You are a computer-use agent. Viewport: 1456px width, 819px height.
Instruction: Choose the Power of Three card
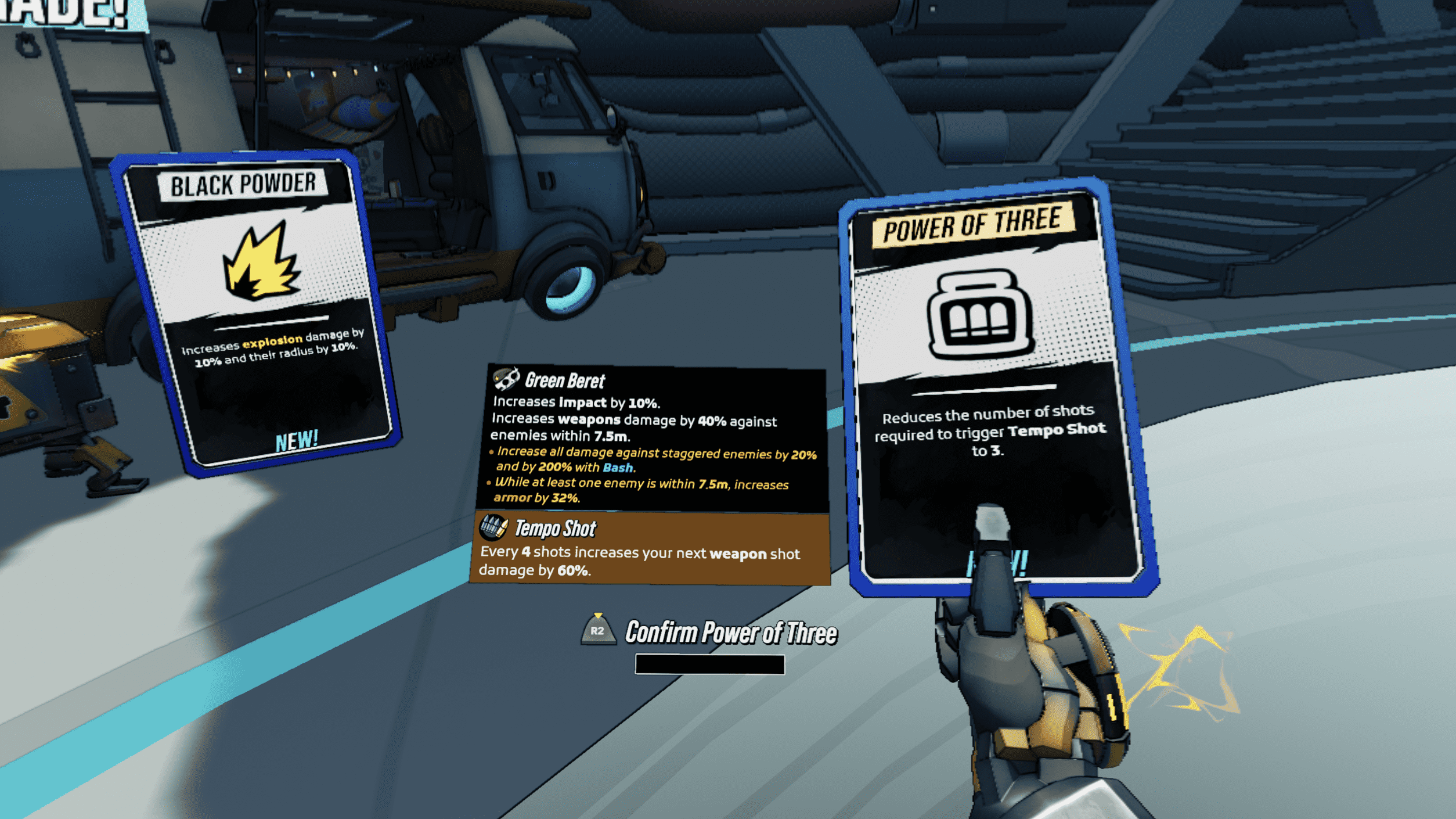click(993, 383)
